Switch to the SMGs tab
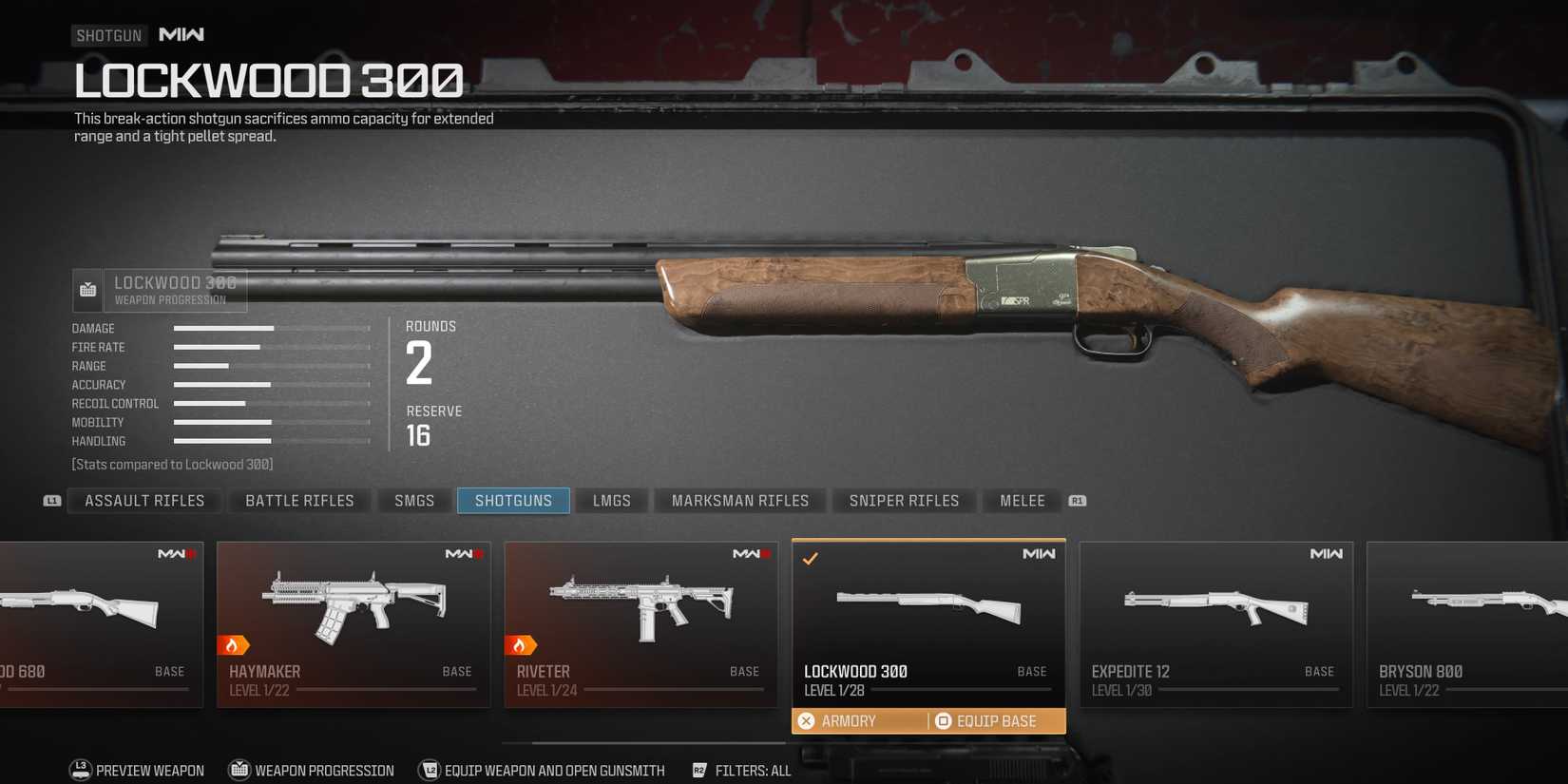 [x=413, y=500]
